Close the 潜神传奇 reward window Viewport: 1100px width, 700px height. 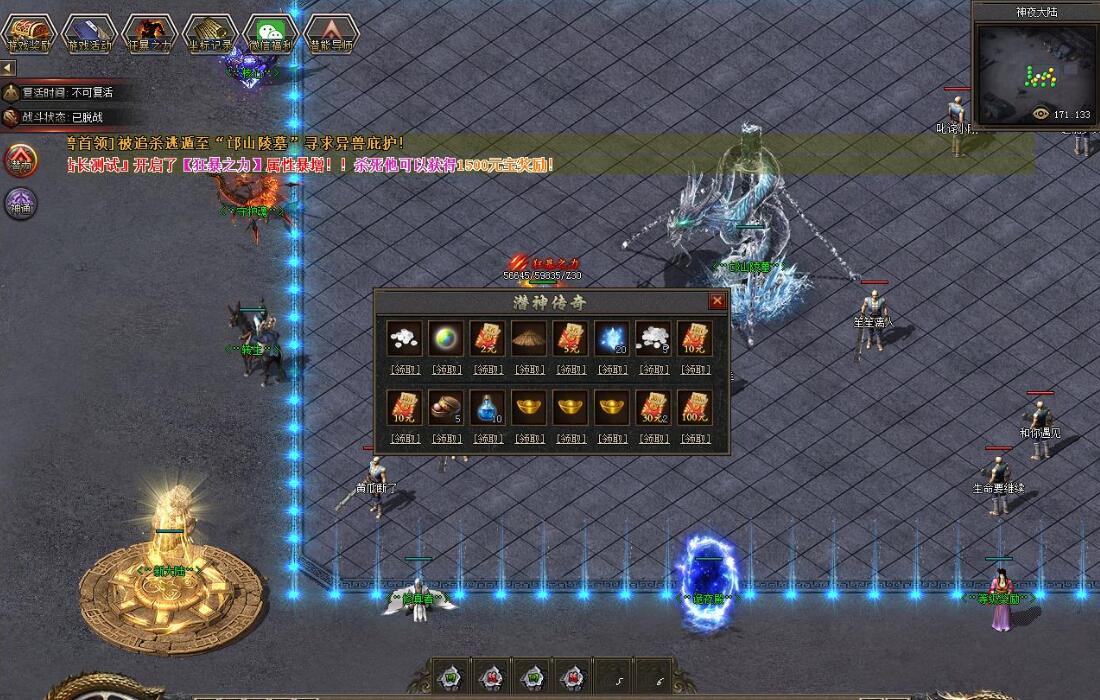coord(717,301)
